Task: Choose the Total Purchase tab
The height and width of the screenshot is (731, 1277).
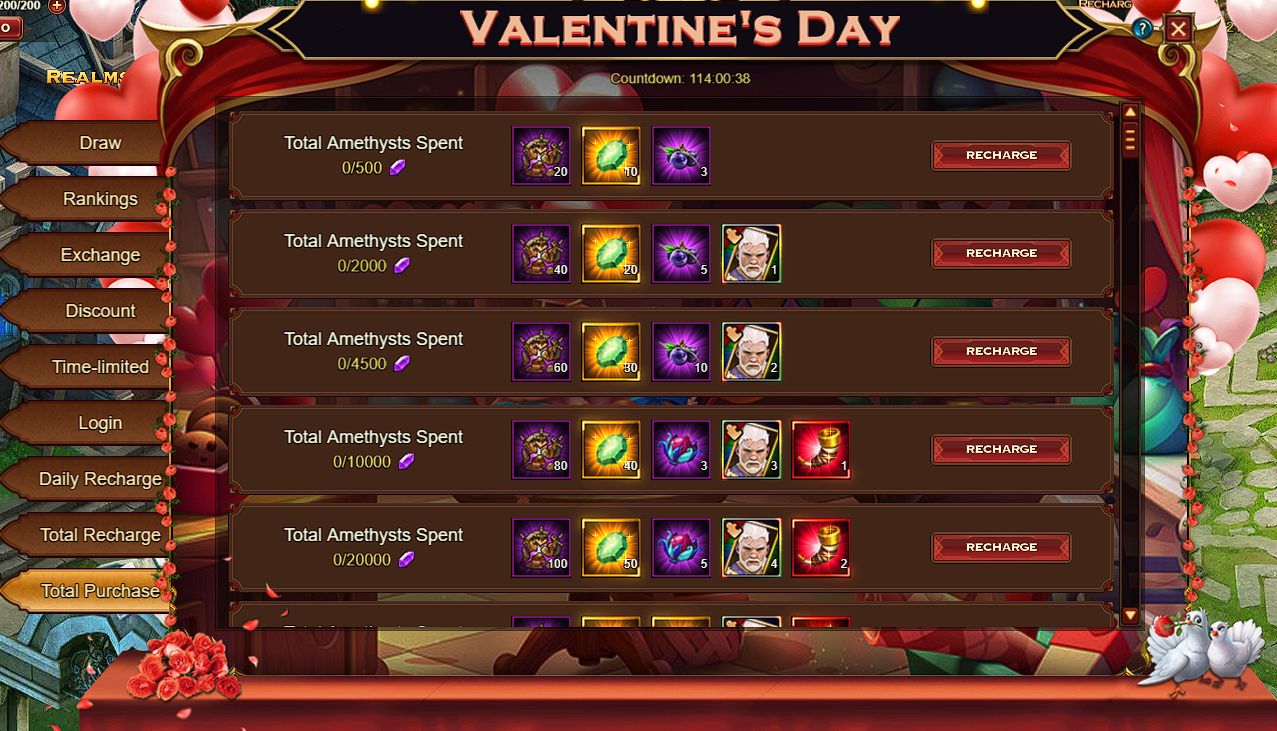Action: tap(99, 591)
